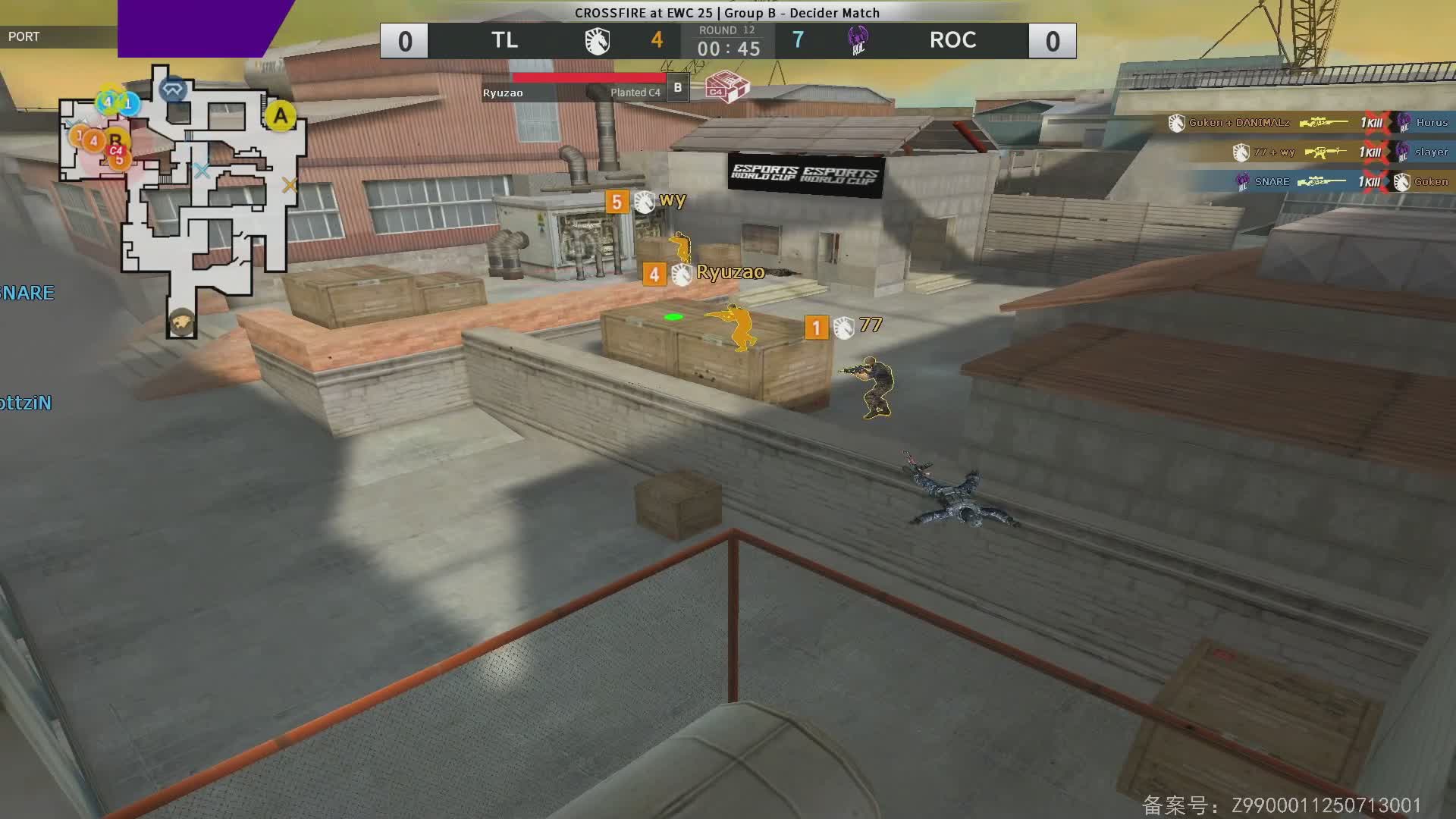Screen dimensions: 1456x819
Task: Select the yellow A site marker on minimap
Action: pyautogui.click(x=281, y=117)
